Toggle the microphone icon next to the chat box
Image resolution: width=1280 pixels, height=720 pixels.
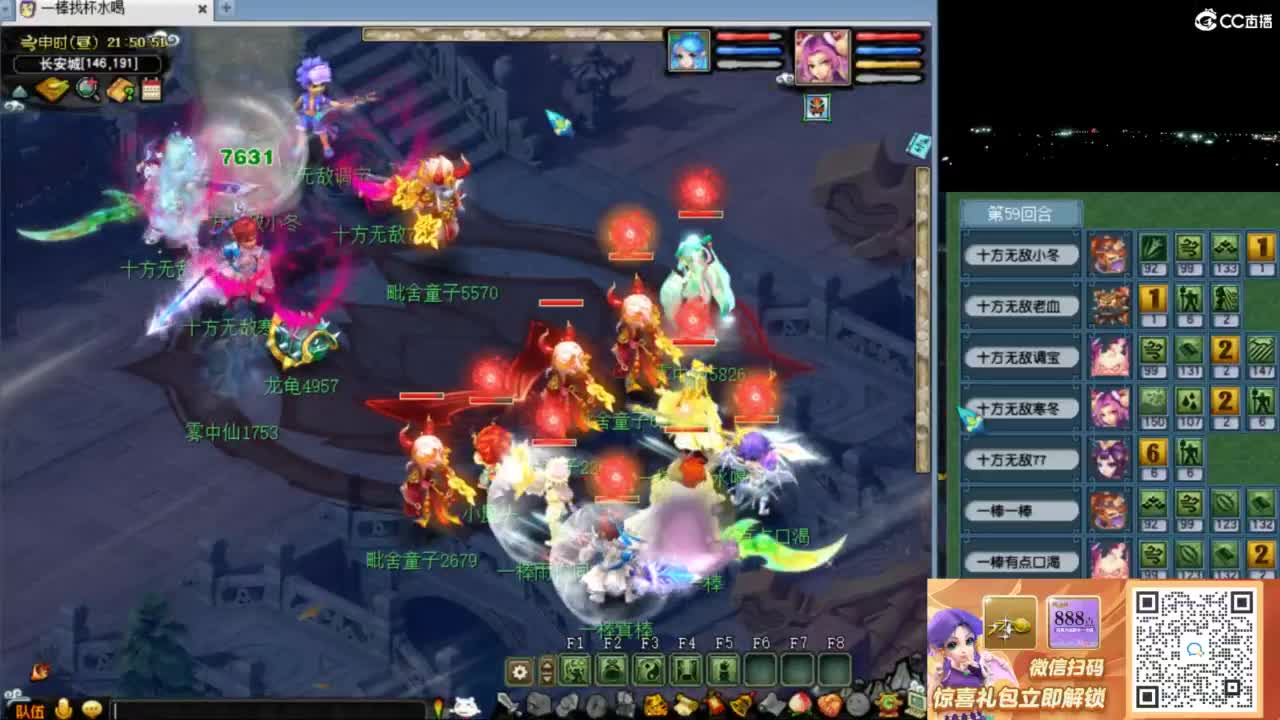click(x=62, y=710)
